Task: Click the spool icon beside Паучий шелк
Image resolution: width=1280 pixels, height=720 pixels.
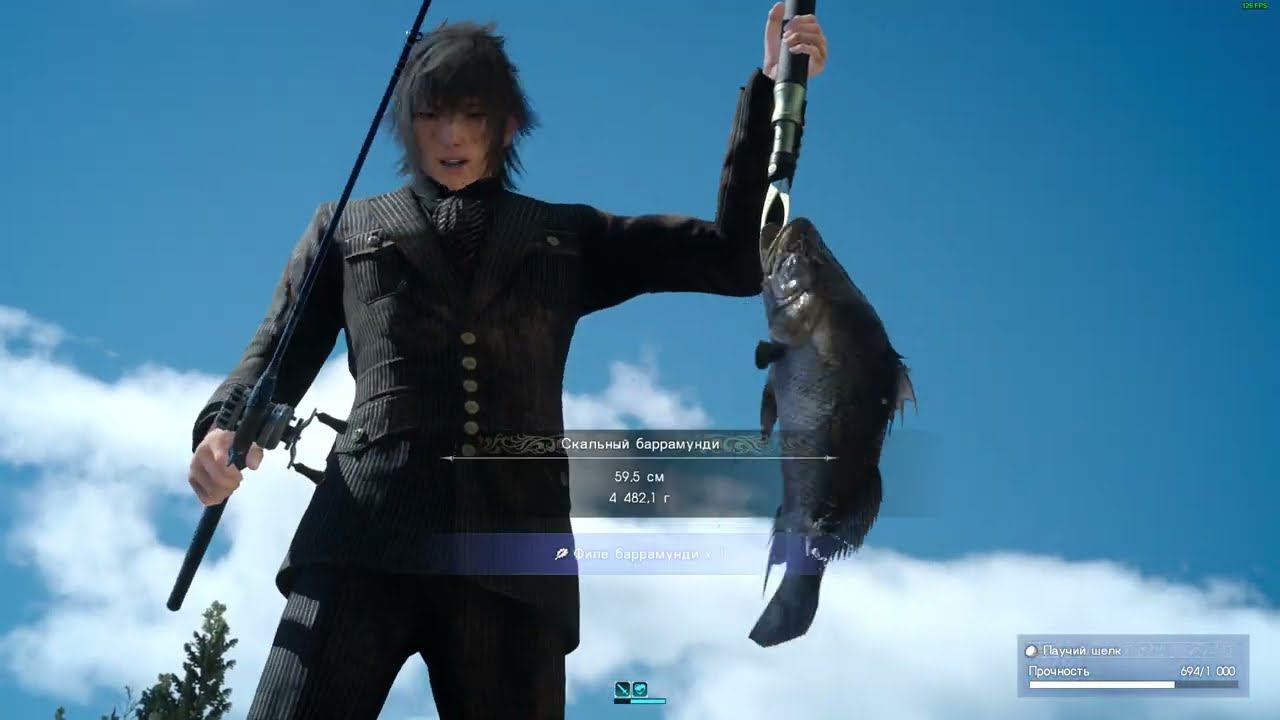Action: 1031,651
